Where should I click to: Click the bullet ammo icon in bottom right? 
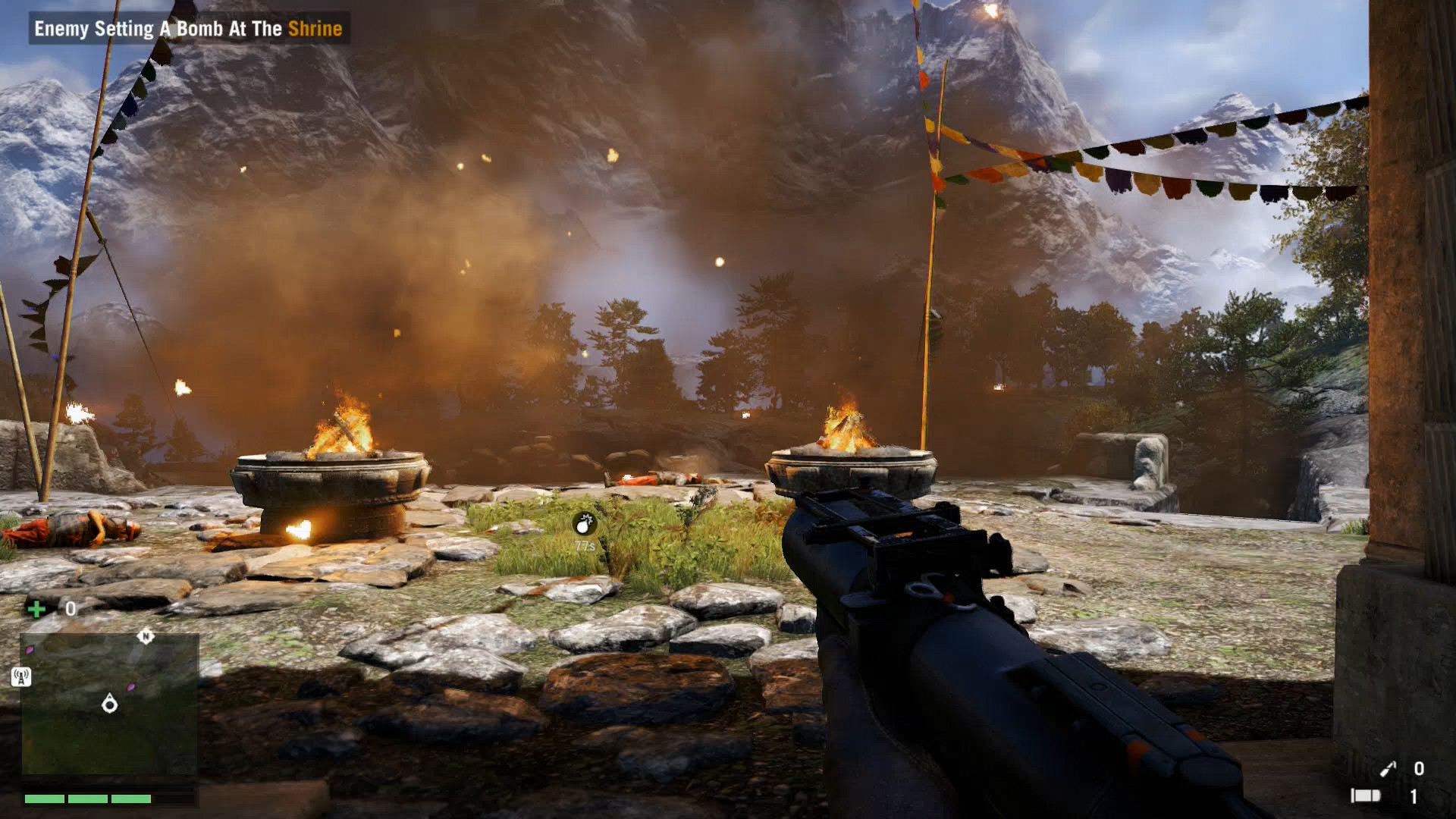(x=1366, y=796)
